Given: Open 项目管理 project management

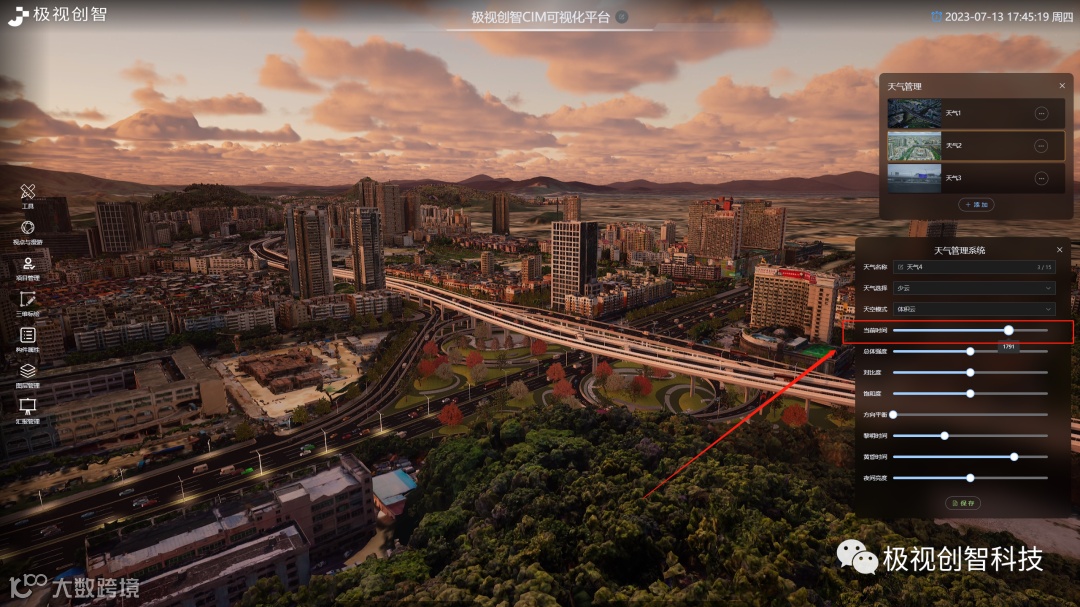Looking at the screenshot, I should tap(28, 266).
